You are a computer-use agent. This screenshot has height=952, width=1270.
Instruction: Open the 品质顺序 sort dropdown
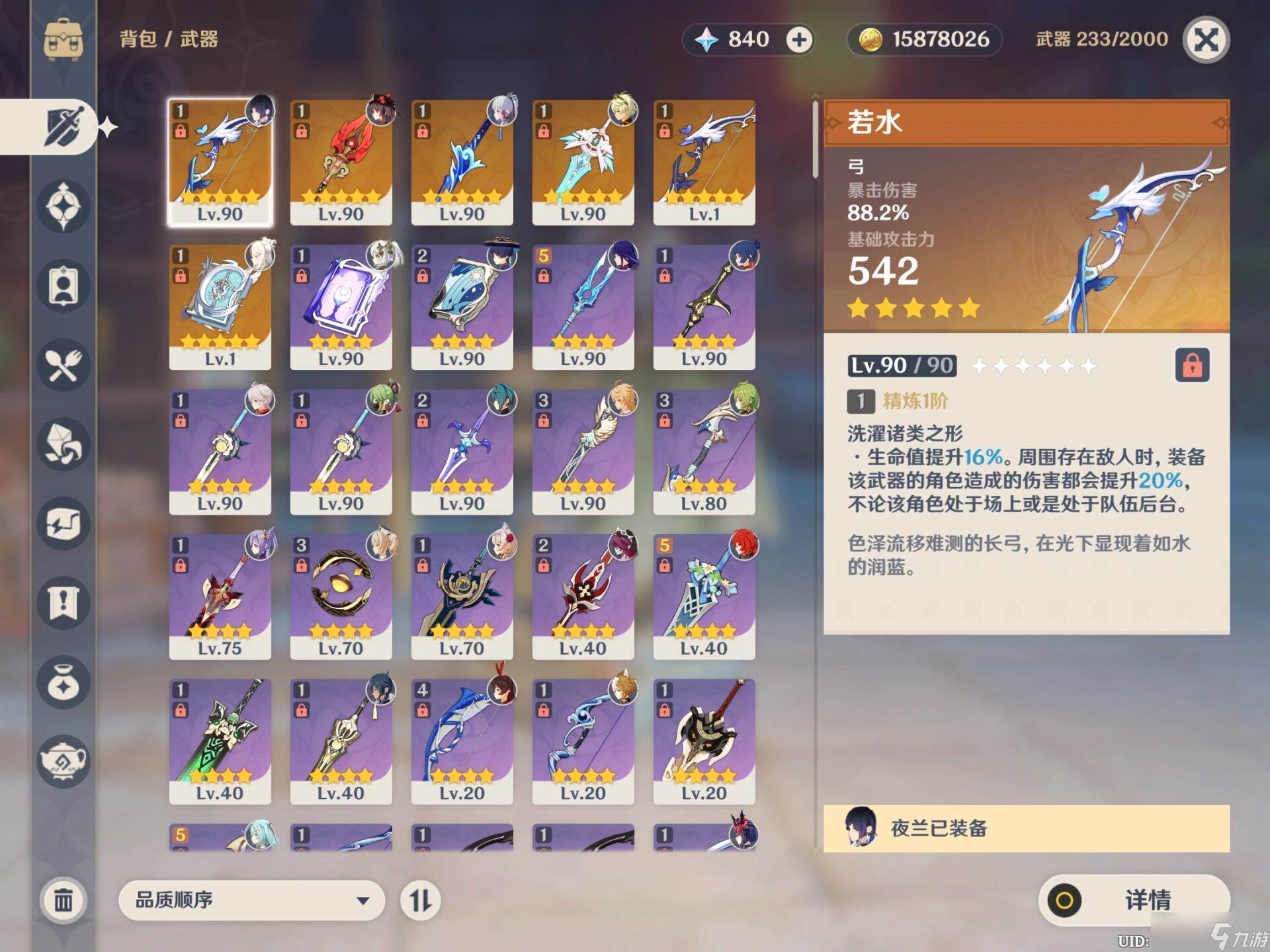click(x=251, y=900)
